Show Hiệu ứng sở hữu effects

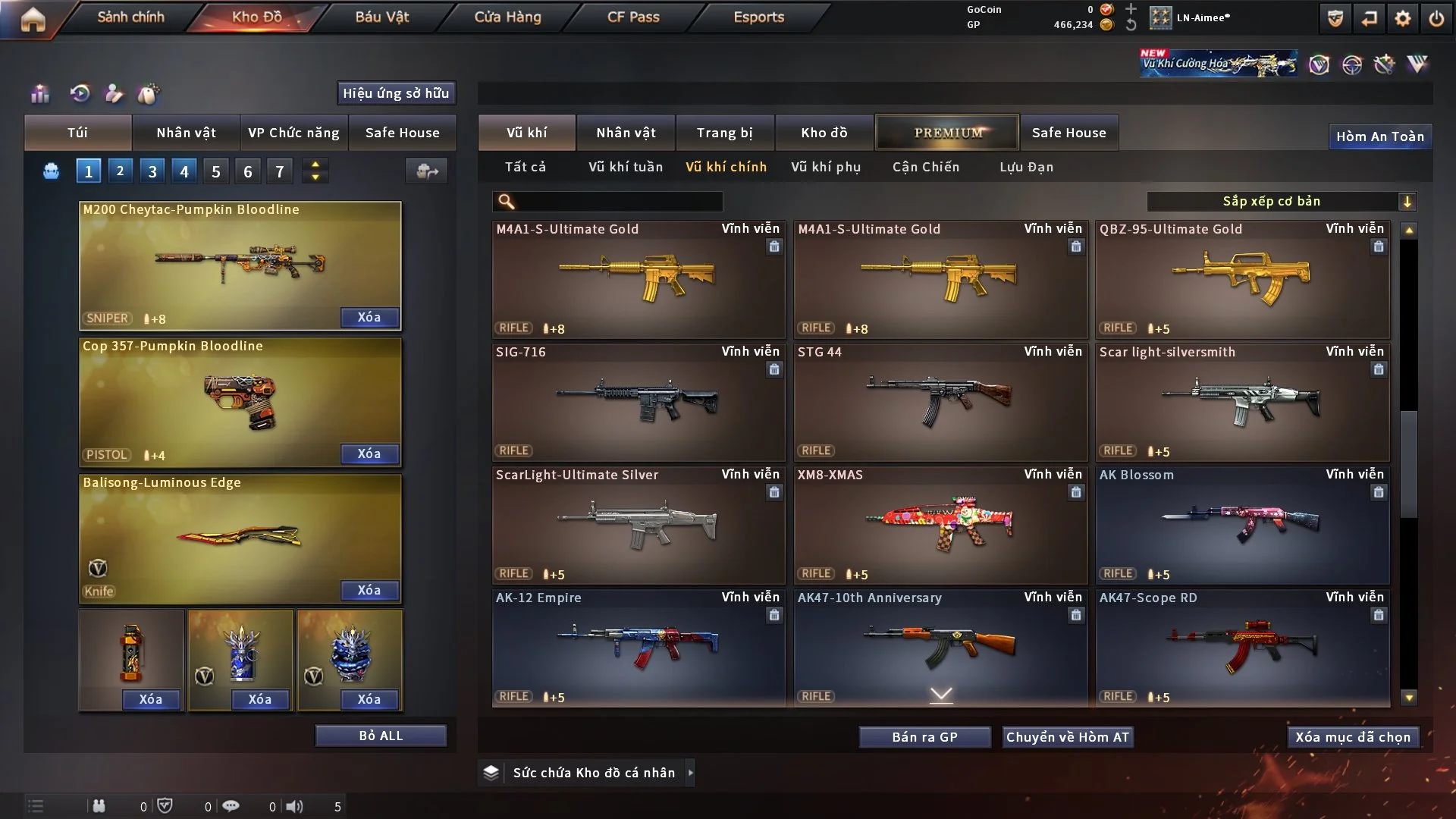(x=396, y=93)
